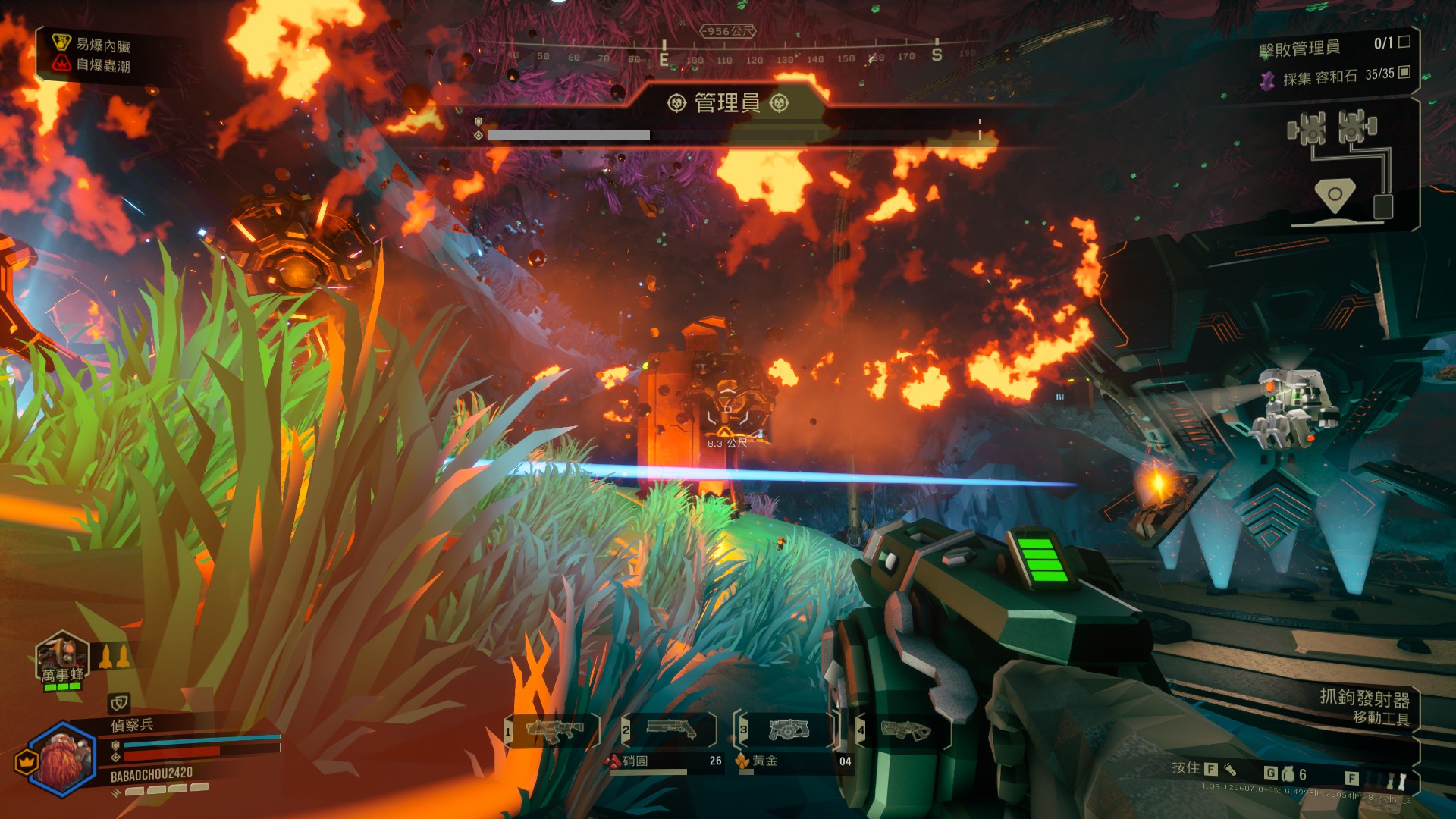Click the 抓鉤發射器 equipped tool label
1456x819 pixels.
[x=1363, y=697]
